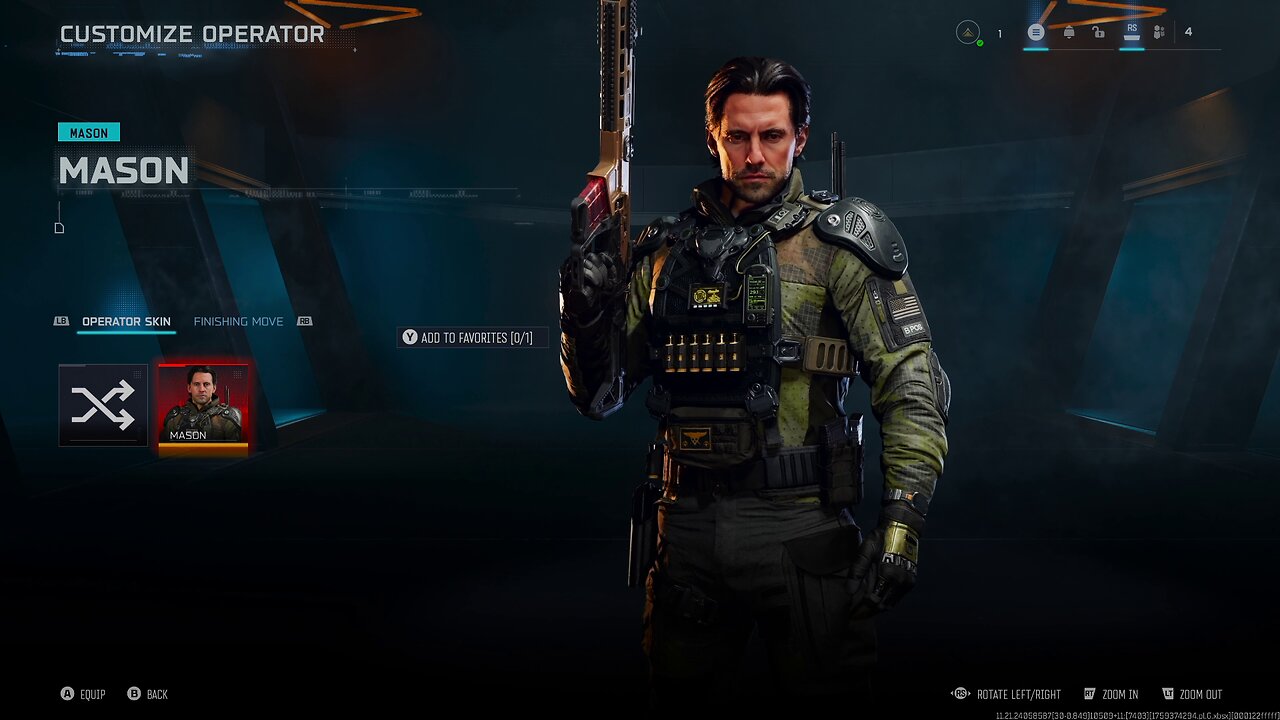Image resolution: width=1280 pixels, height=720 pixels.
Task: Open the hamburger menu icon
Action: click(1036, 33)
